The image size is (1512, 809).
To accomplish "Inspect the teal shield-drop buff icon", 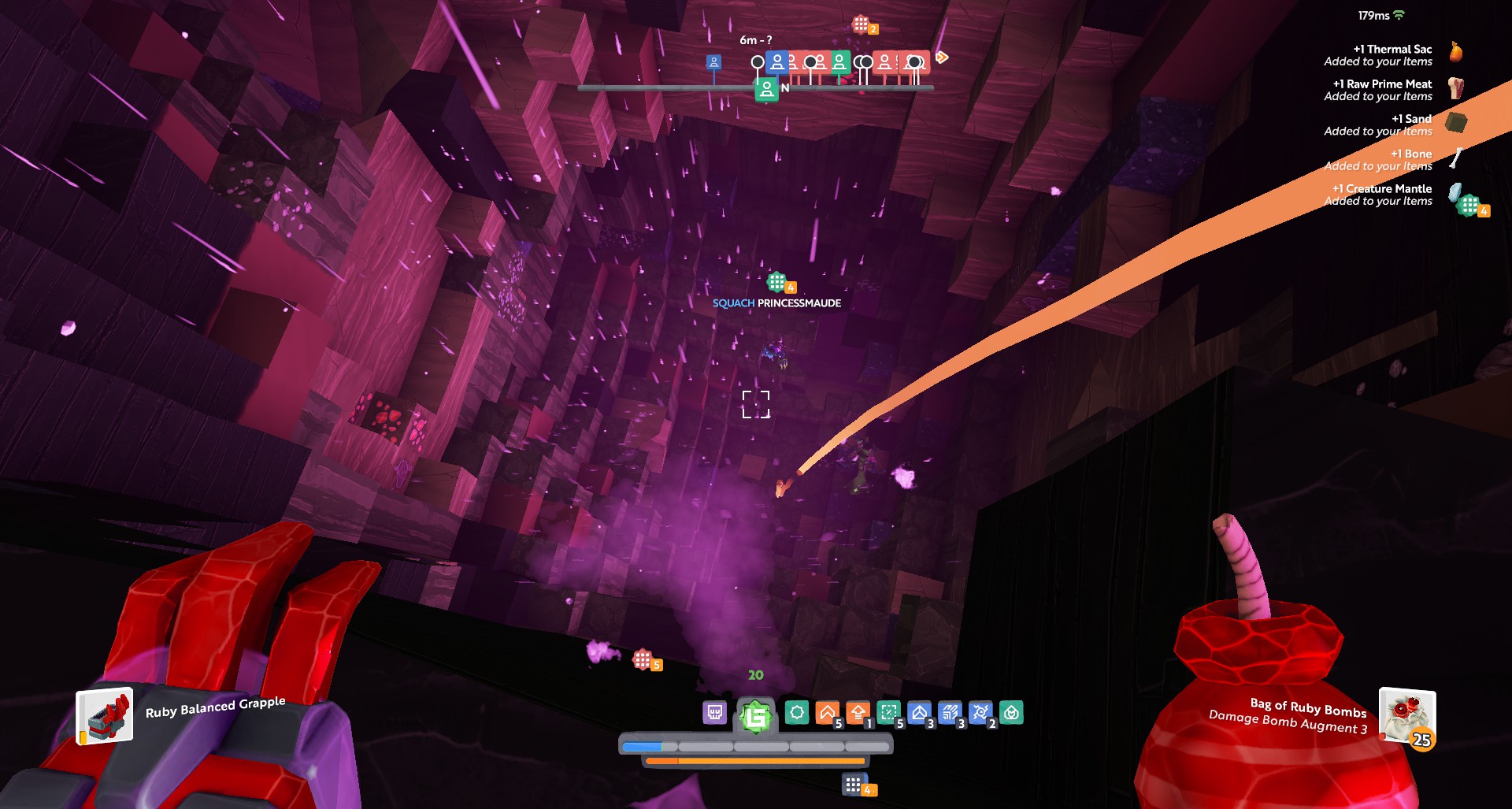I will click(1011, 713).
